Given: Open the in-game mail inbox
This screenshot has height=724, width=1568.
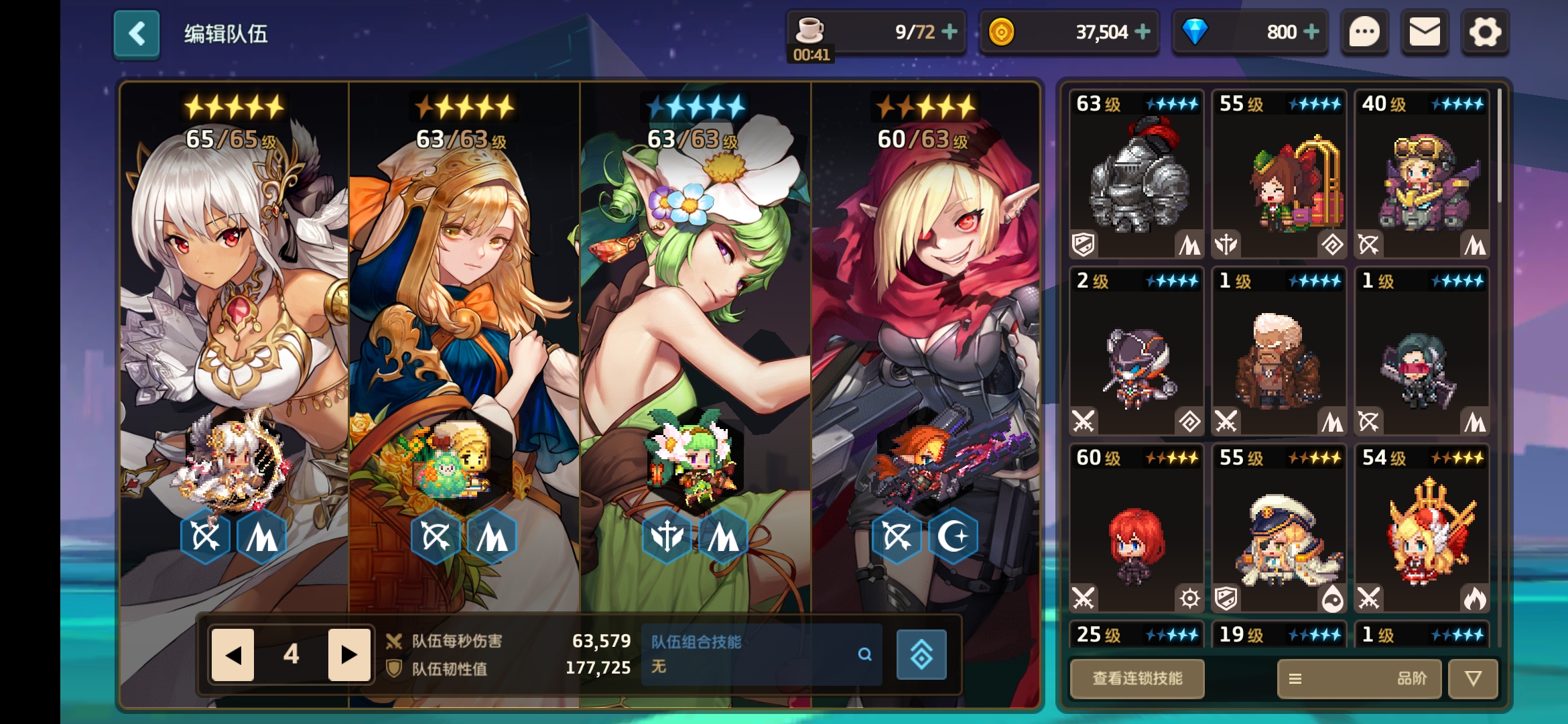Looking at the screenshot, I should [x=1425, y=32].
